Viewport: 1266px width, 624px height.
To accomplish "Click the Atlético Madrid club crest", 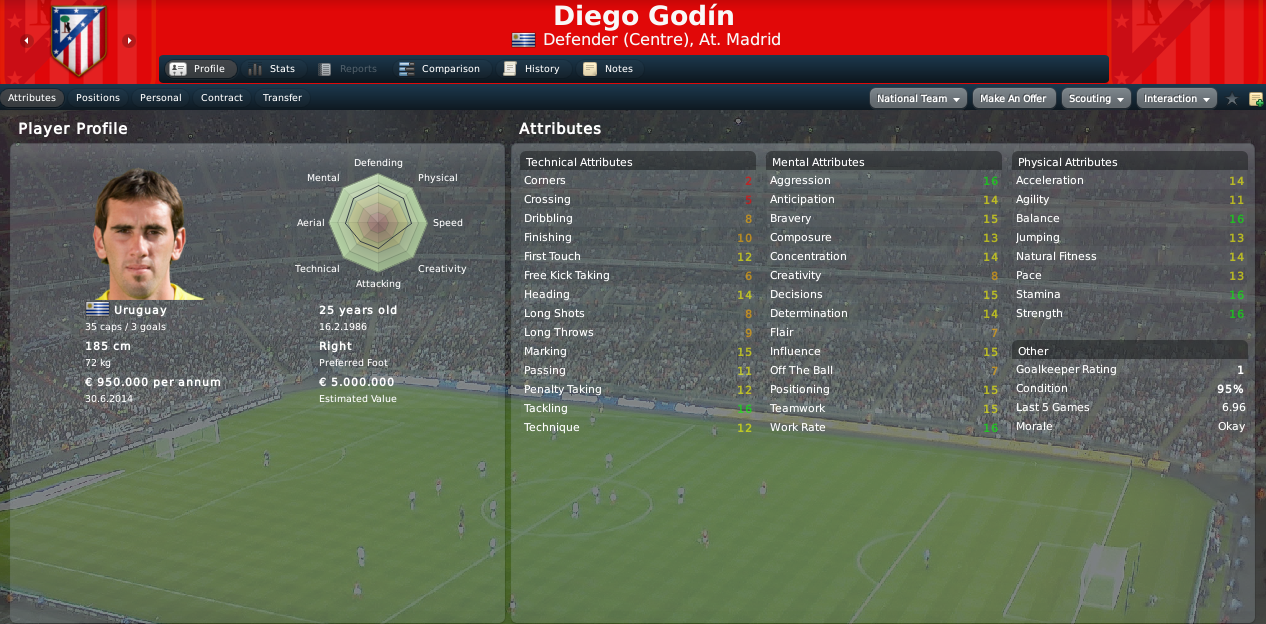I will (77, 42).
